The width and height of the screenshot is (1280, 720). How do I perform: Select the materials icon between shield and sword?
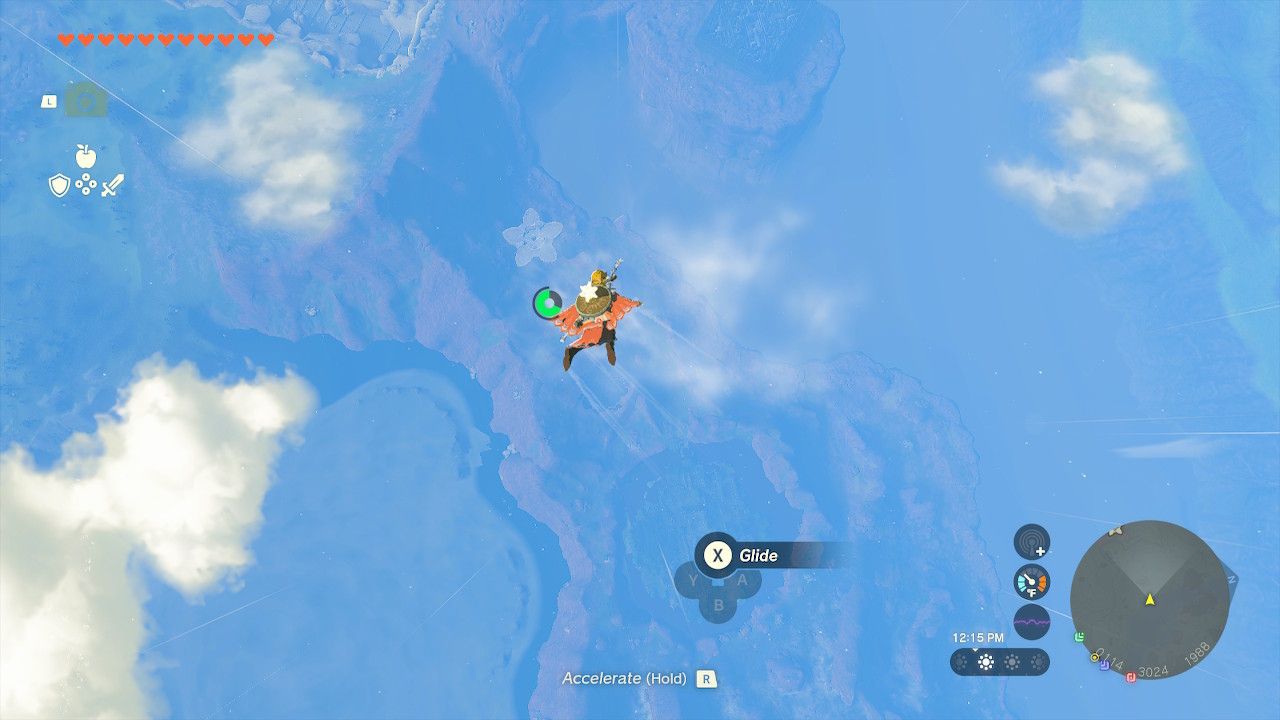point(86,184)
